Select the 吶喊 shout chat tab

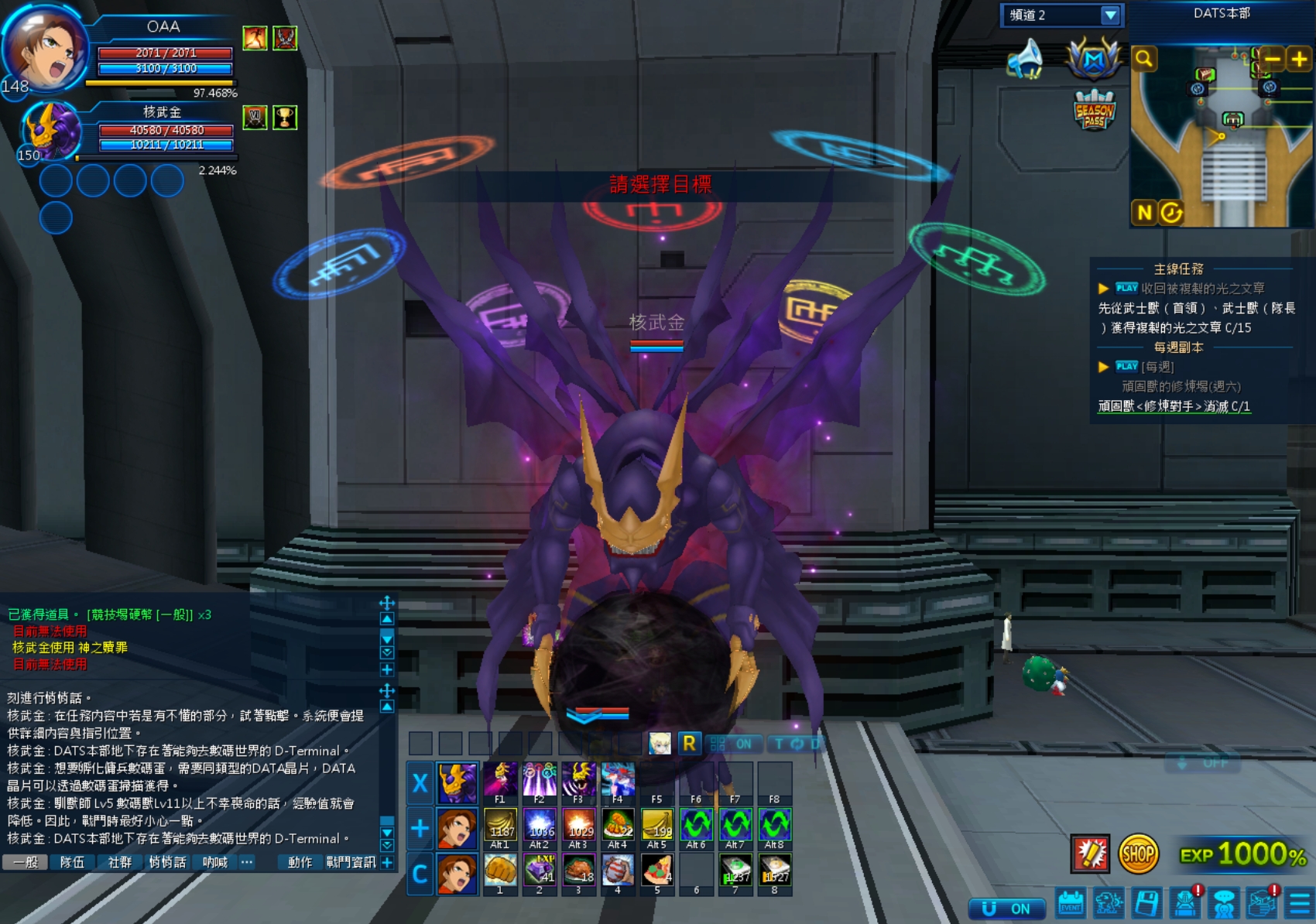tap(214, 862)
